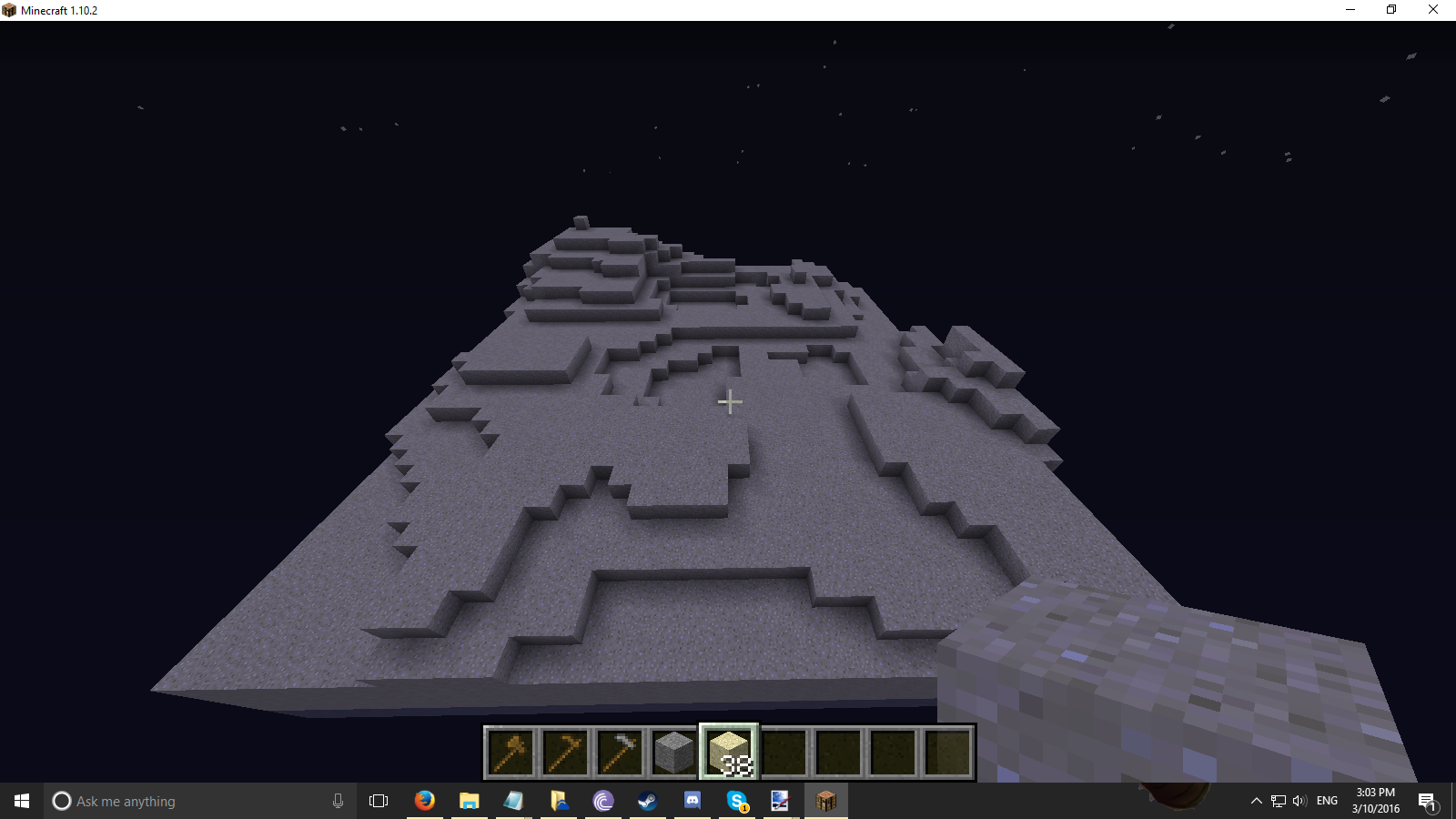Click the Minecraft grass block taskbar icon
This screenshot has width=1456, height=819.
click(826, 801)
